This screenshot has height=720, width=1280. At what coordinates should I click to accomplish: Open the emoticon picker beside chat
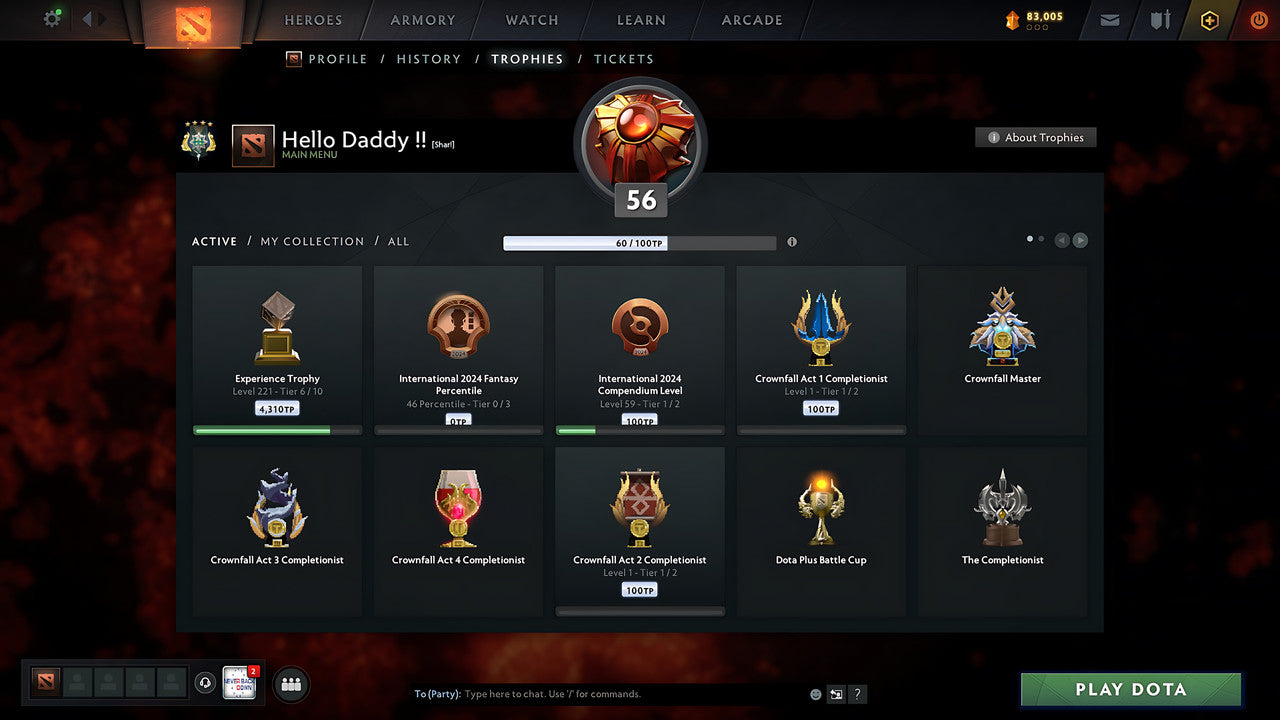point(815,693)
